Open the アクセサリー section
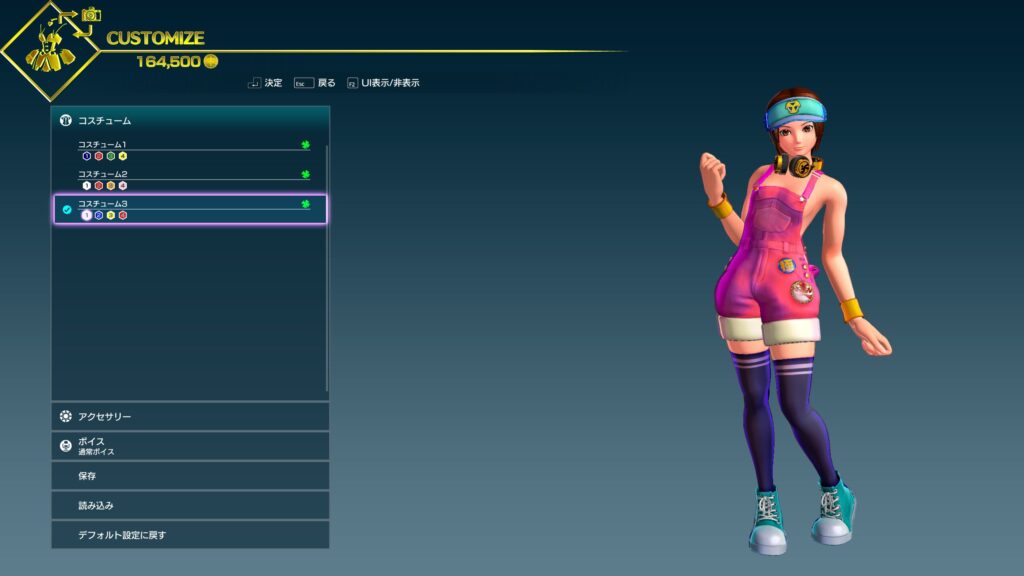 190,416
